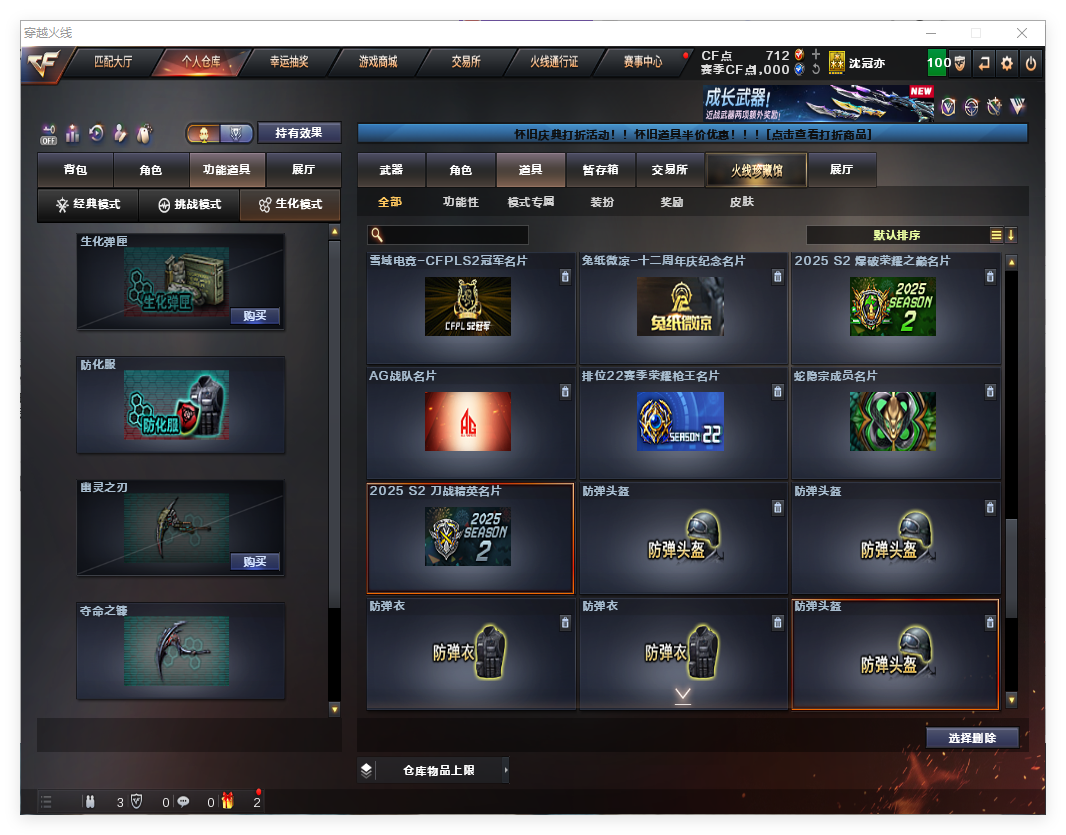Select the 功能性 filter category

461,202
